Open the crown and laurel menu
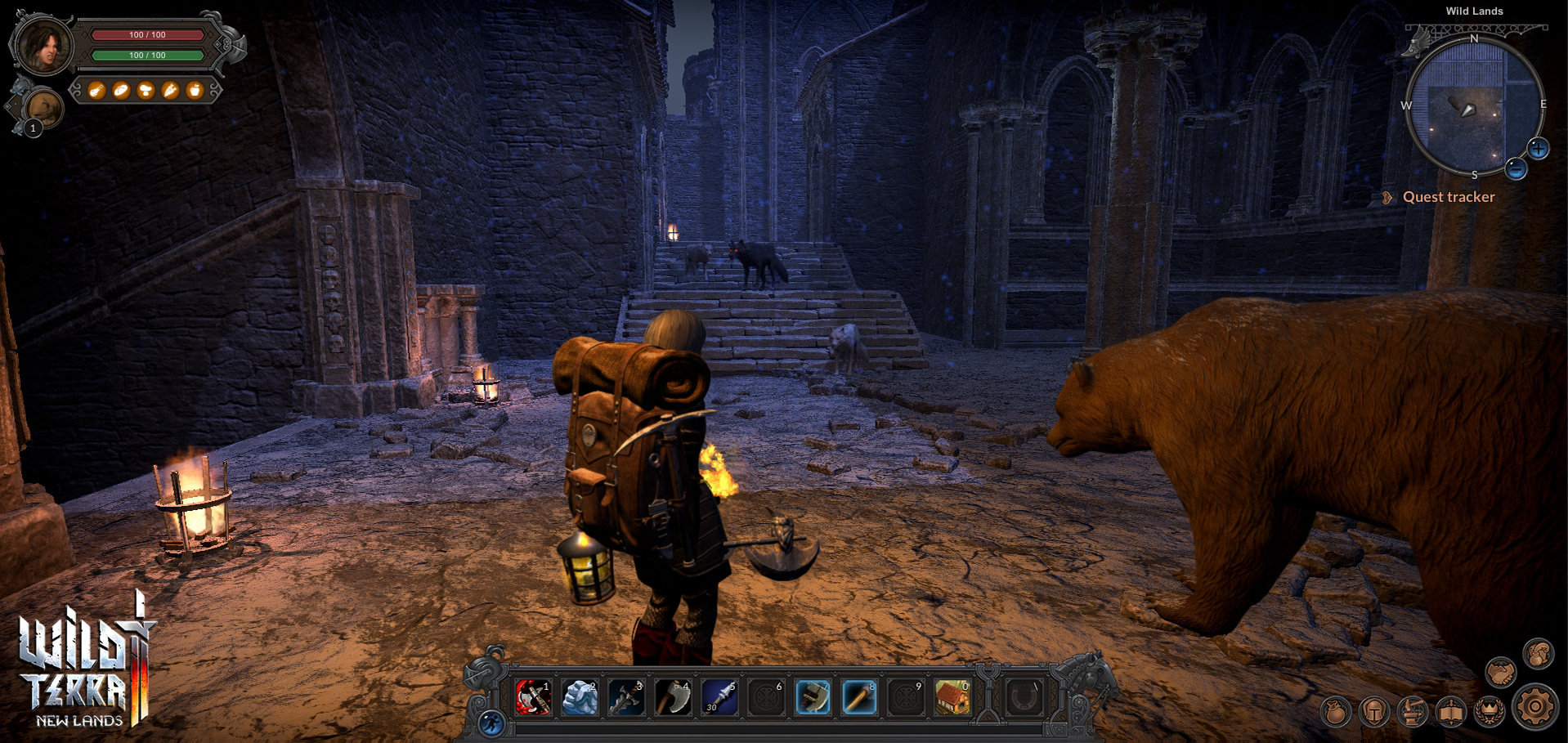The height and width of the screenshot is (743, 1568). [1490, 712]
